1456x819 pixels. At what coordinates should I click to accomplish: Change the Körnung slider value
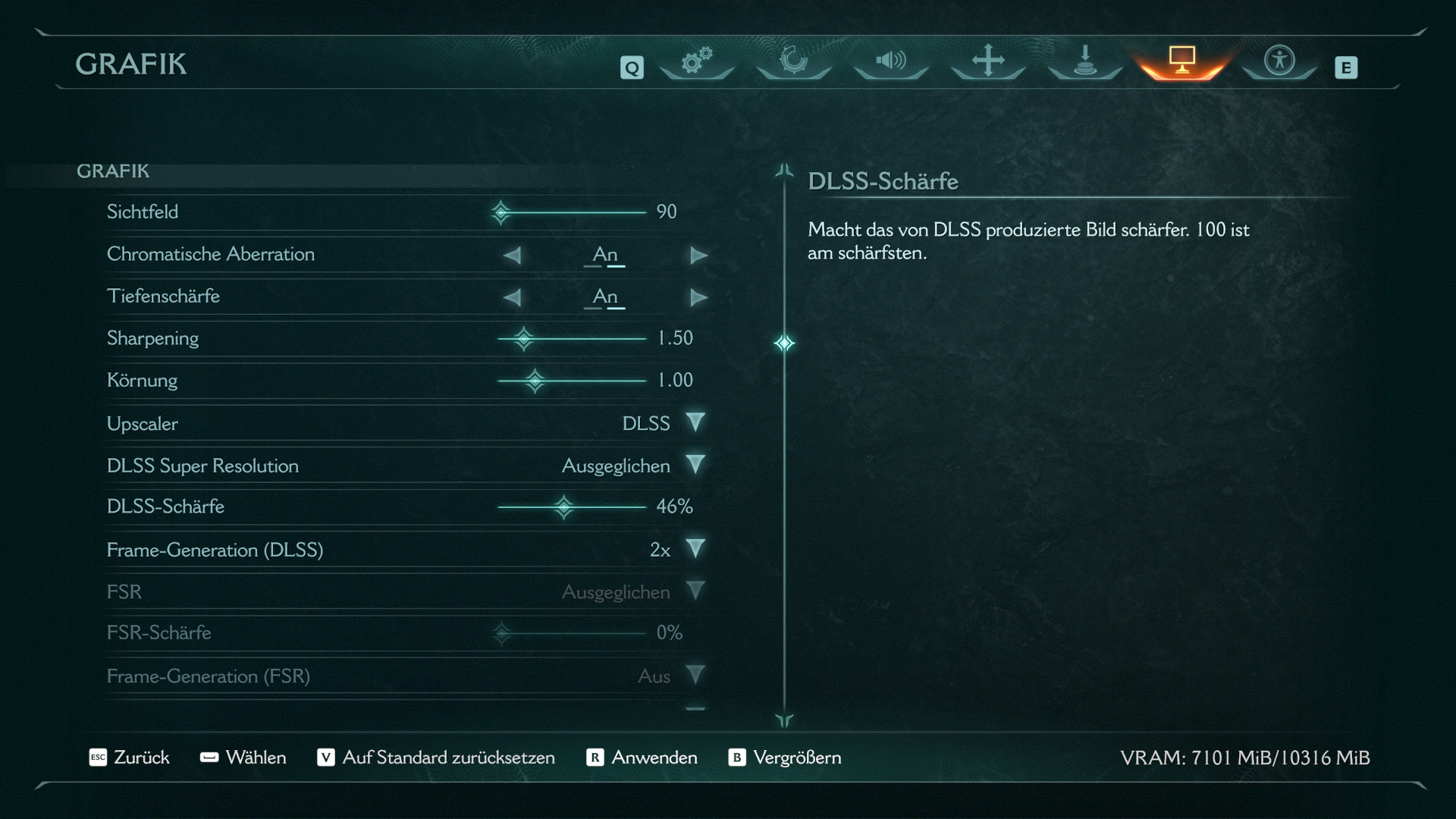(x=535, y=381)
